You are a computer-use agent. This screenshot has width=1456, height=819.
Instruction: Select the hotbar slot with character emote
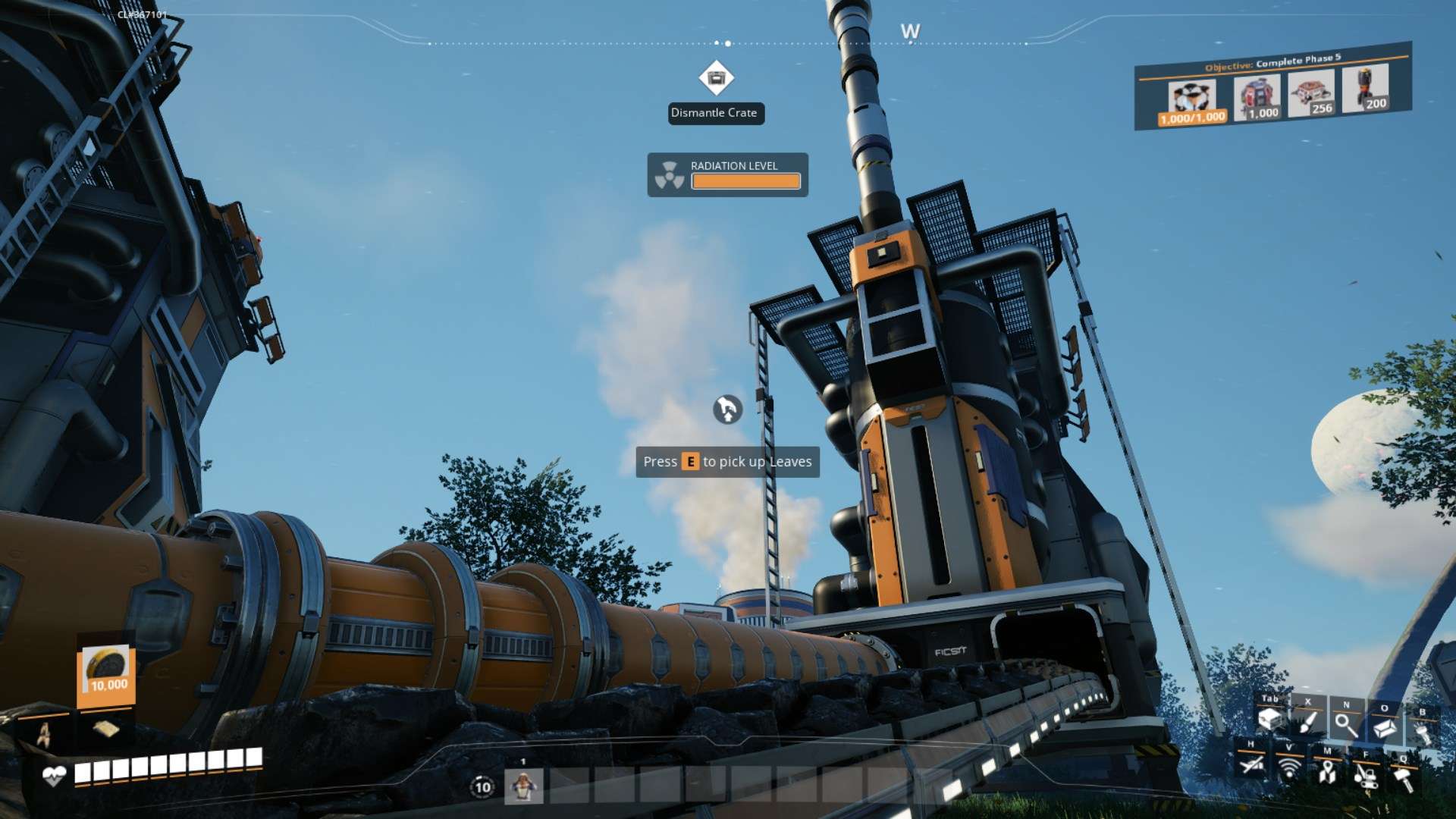tap(523, 786)
